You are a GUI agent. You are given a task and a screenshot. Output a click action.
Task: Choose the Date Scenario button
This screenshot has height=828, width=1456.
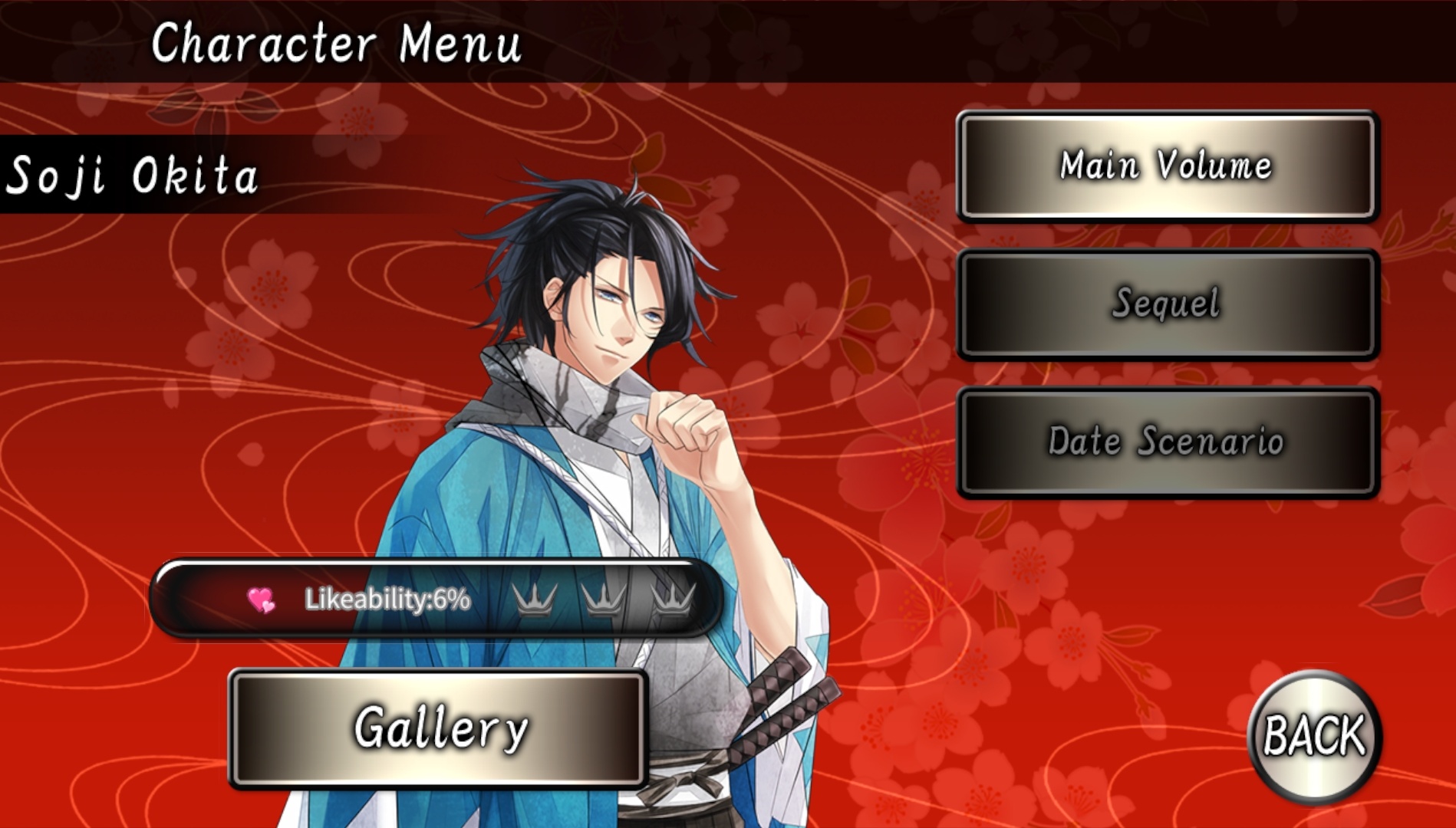click(1167, 442)
